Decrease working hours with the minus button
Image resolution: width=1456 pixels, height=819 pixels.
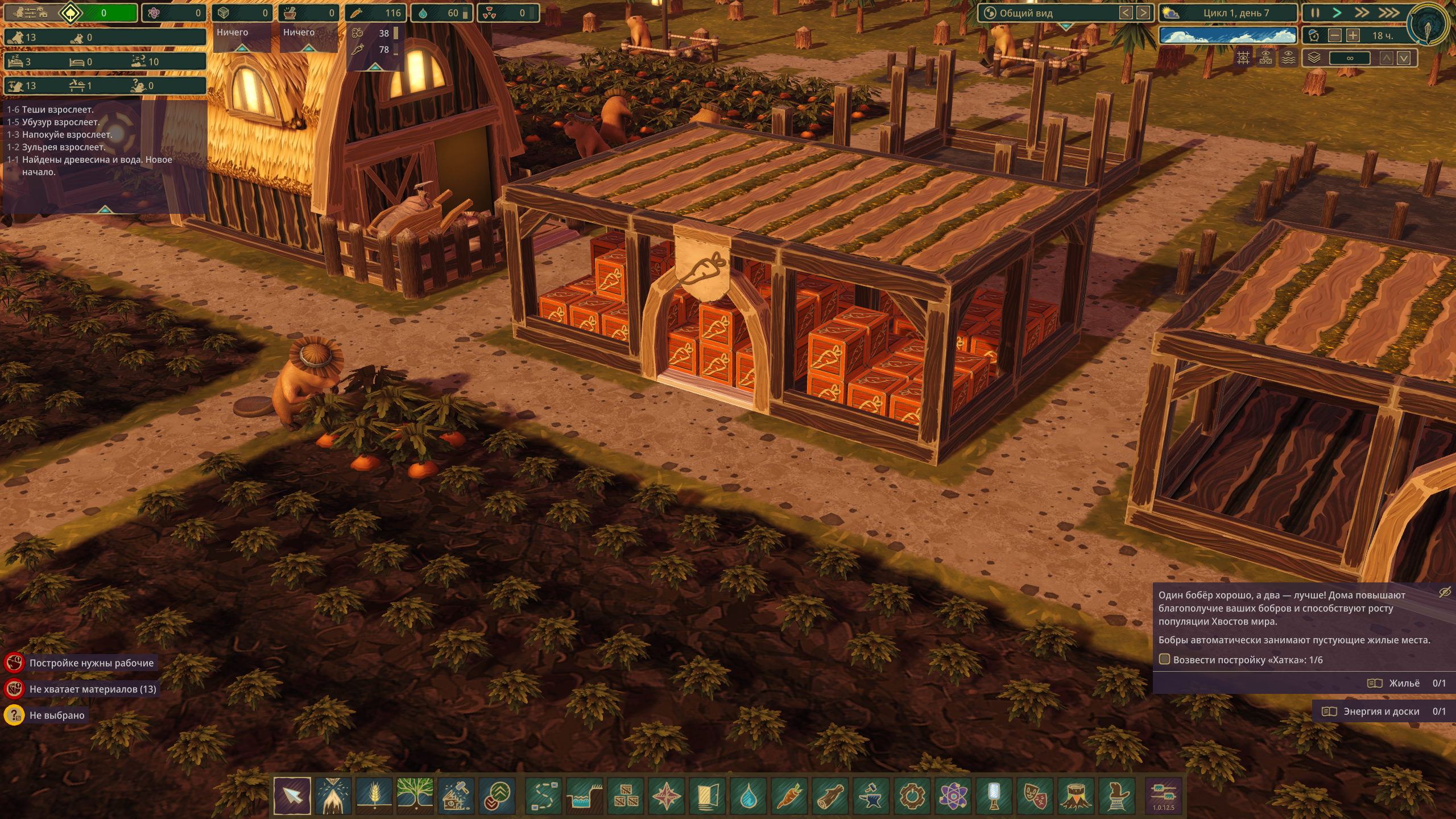click(1334, 36)
